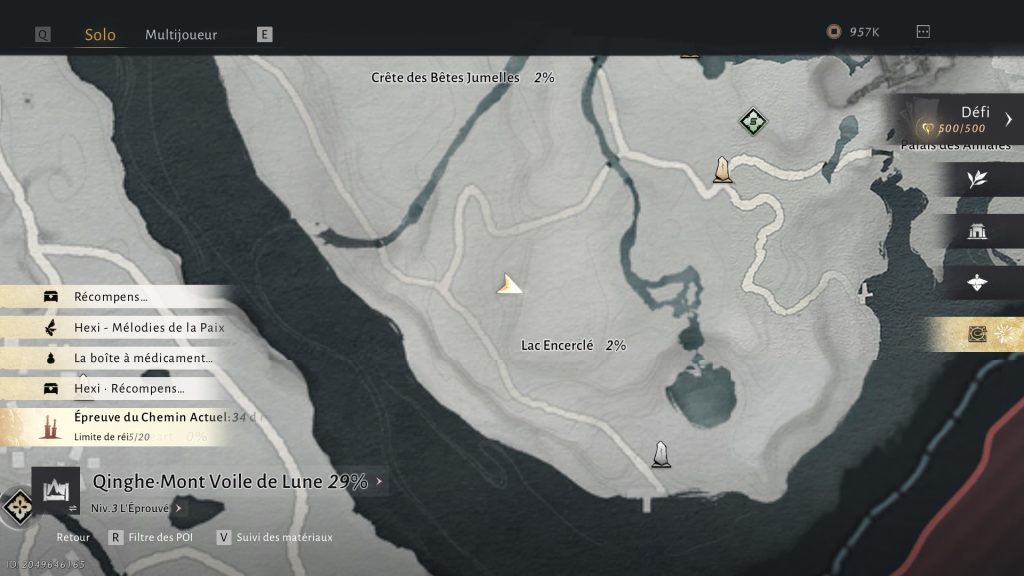The image size is (1024, 576).
Task: Click the highlighted golden swirl side button
Action: tap(977, 335)
